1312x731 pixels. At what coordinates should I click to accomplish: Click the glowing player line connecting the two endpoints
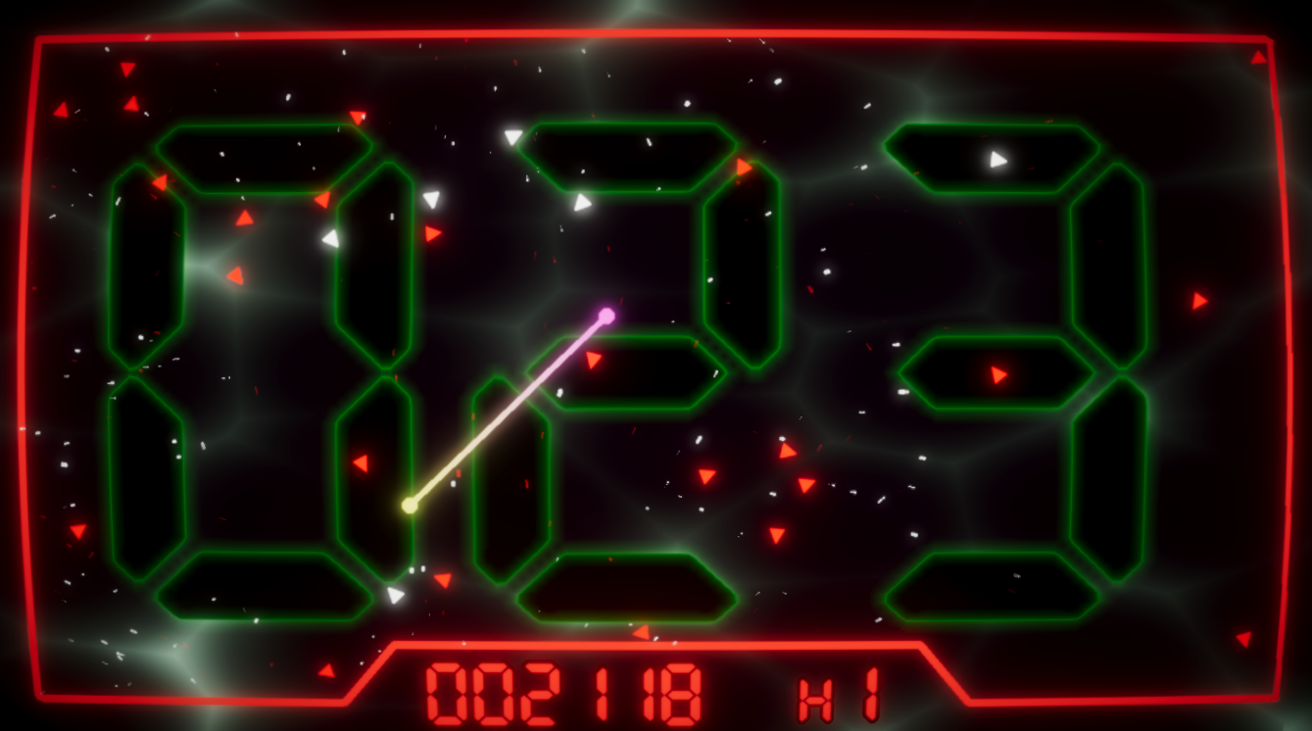pos(510,410)
